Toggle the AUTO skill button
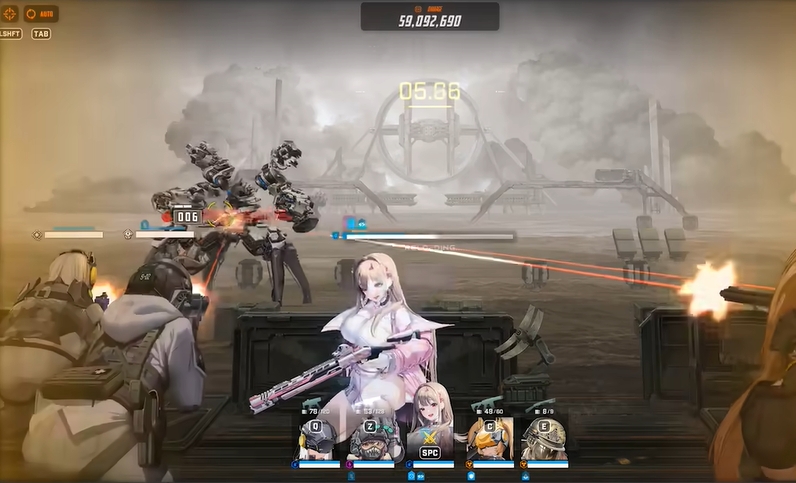The height and width of the screenshot is (483, 796). pyautogui.click(x=41, y=14)
